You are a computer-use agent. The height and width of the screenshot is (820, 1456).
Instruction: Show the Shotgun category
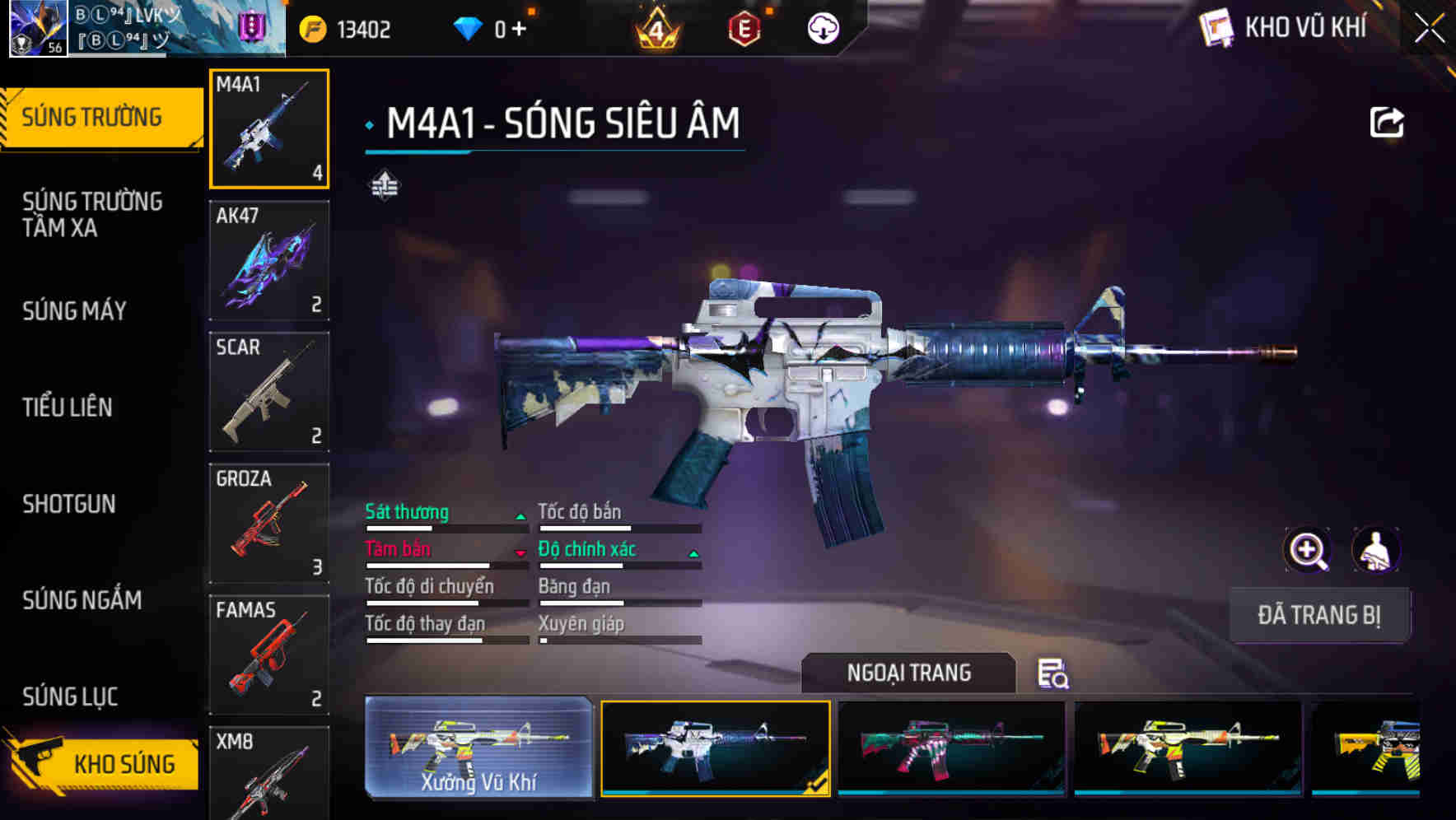point(69,504)
